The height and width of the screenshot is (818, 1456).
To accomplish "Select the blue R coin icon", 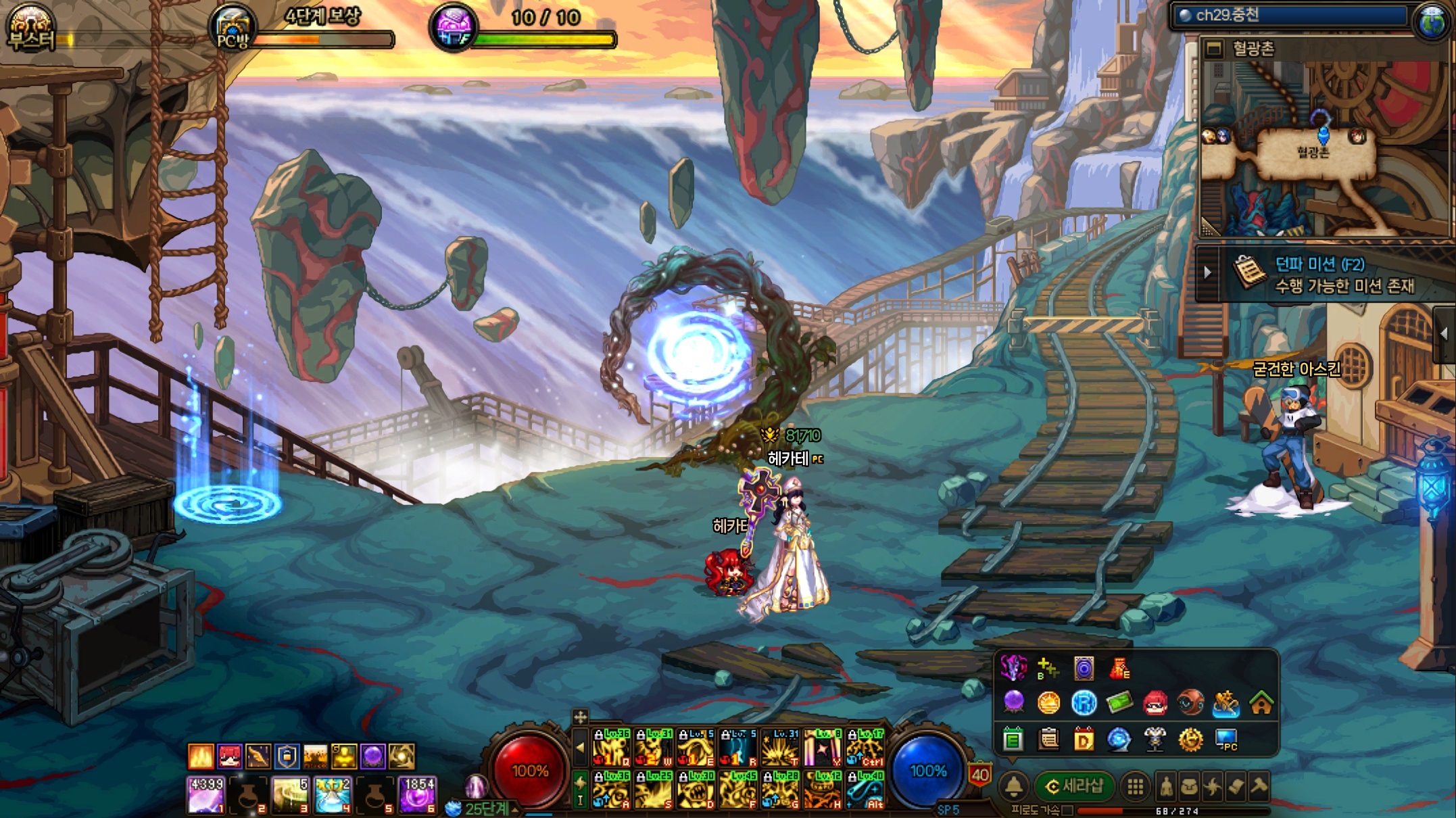I will point(1084,704).
